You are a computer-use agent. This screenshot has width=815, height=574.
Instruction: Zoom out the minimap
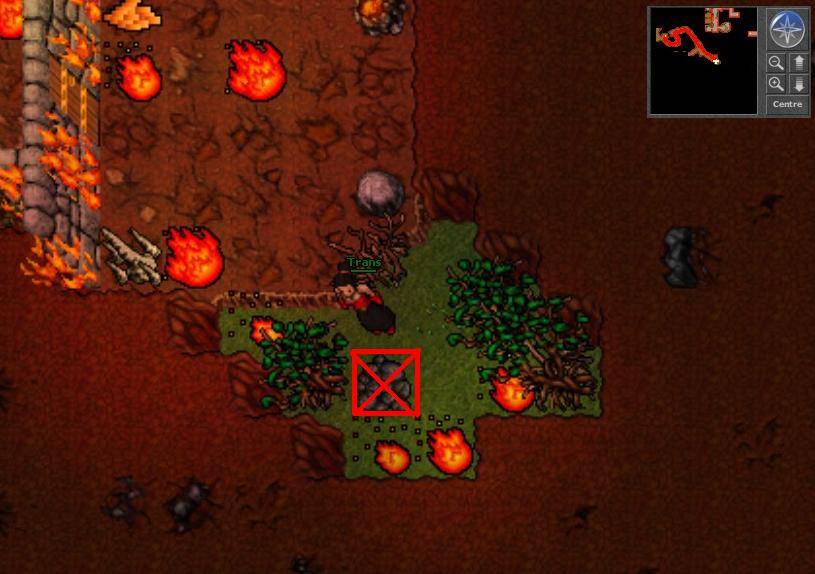pos(776,63)
